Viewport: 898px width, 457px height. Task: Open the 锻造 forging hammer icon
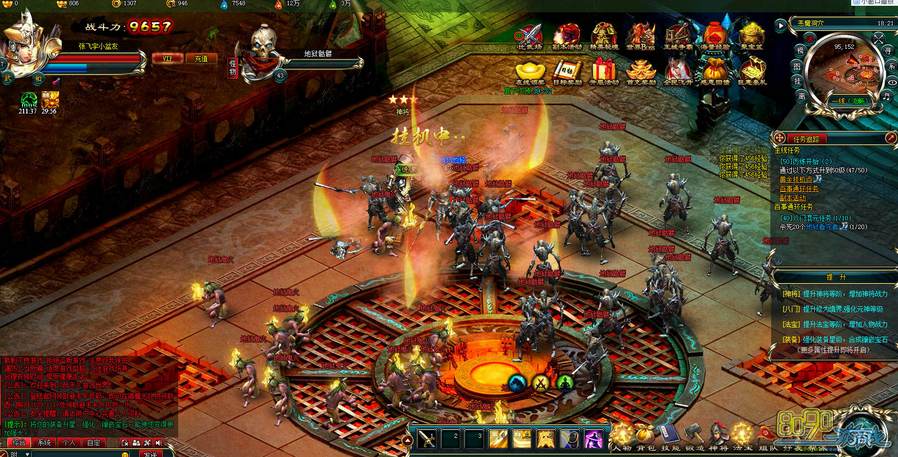(x=693, y=434)
